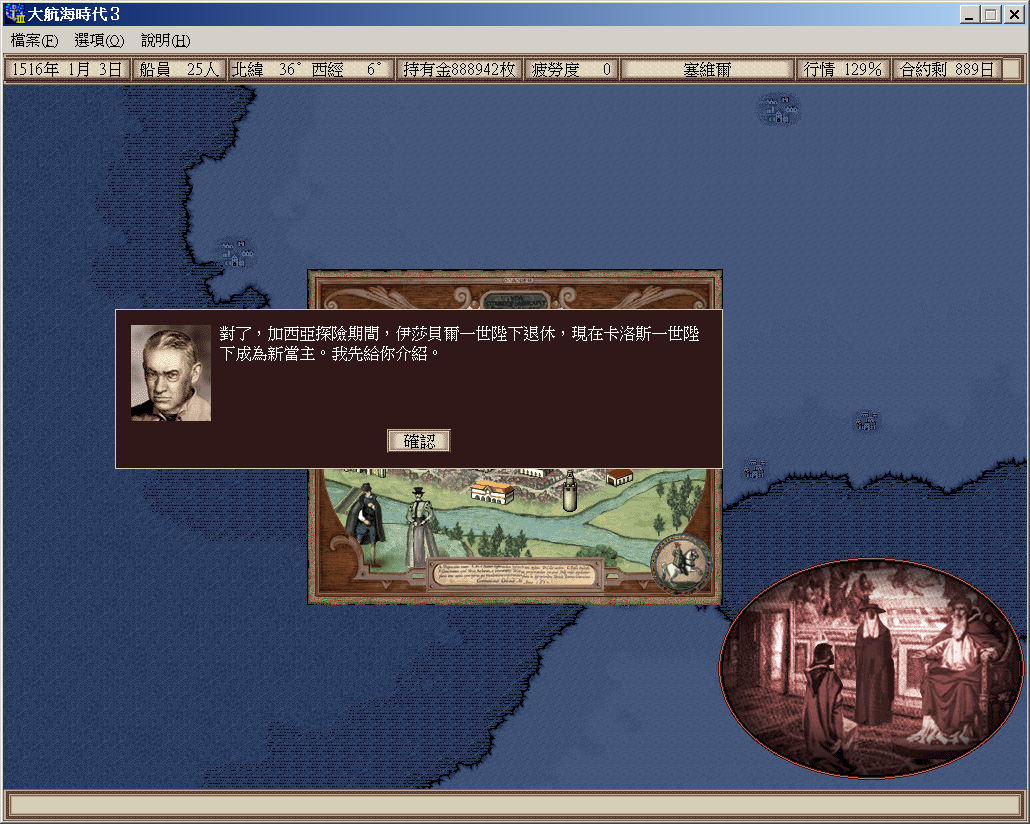Confirm the dialogue with 確認 button
The height and width of the screenshot is (824, 1030).
pyautogui.click(x=418, y=441)
